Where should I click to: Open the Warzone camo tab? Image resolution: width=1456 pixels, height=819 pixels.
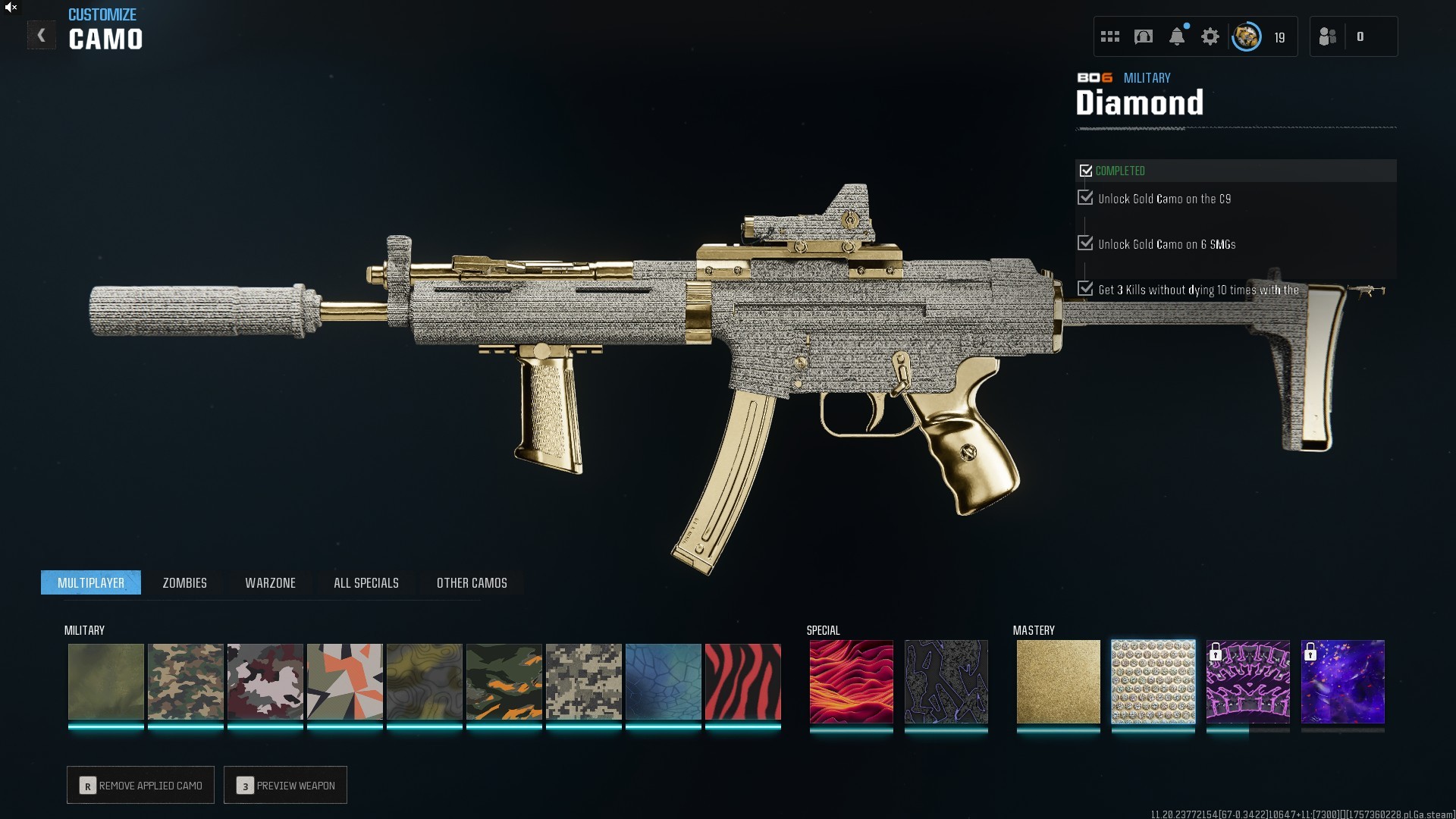[x=270, y=582]
